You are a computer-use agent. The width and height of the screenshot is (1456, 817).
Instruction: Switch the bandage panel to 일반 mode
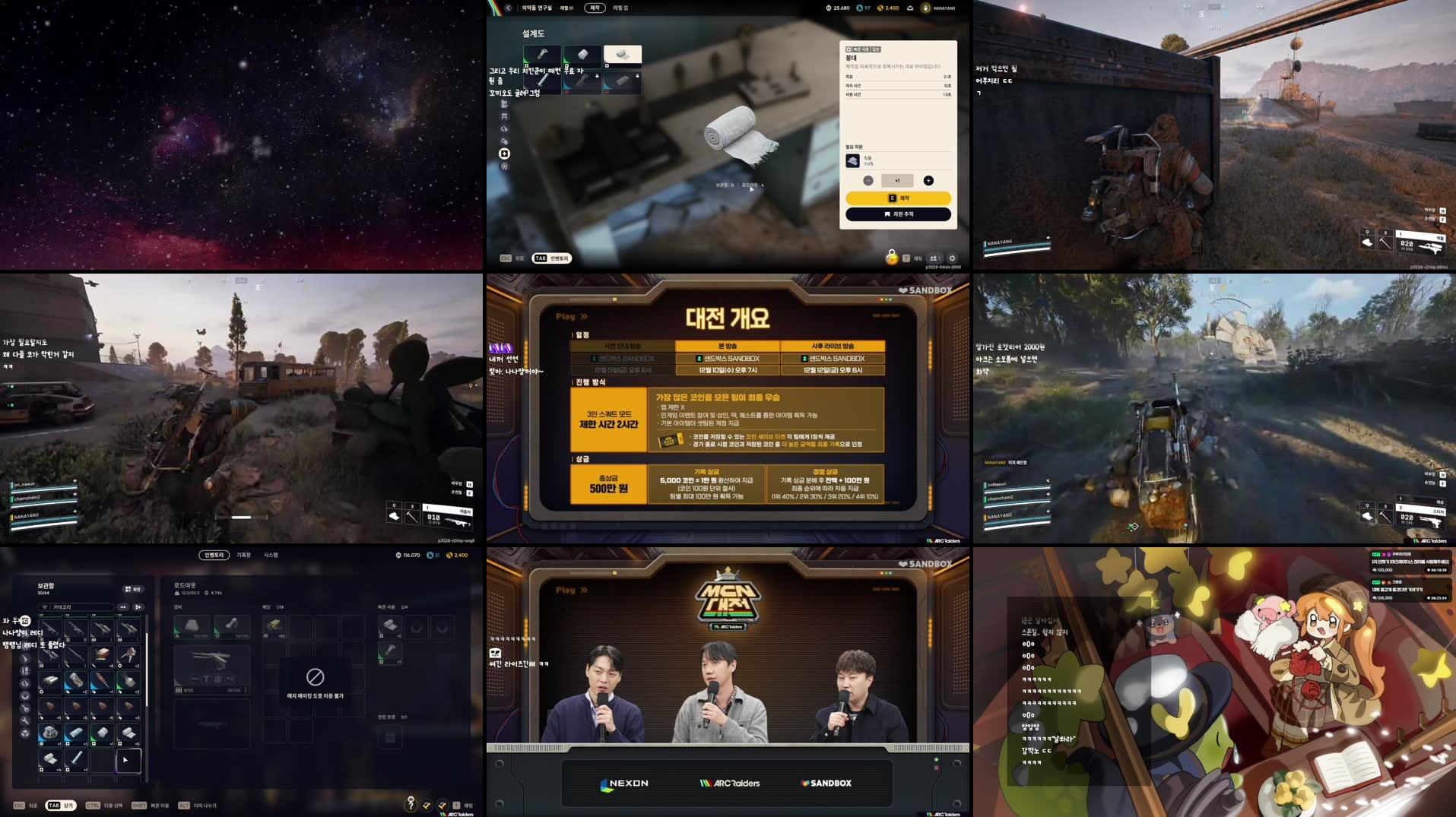click(876, 50)
